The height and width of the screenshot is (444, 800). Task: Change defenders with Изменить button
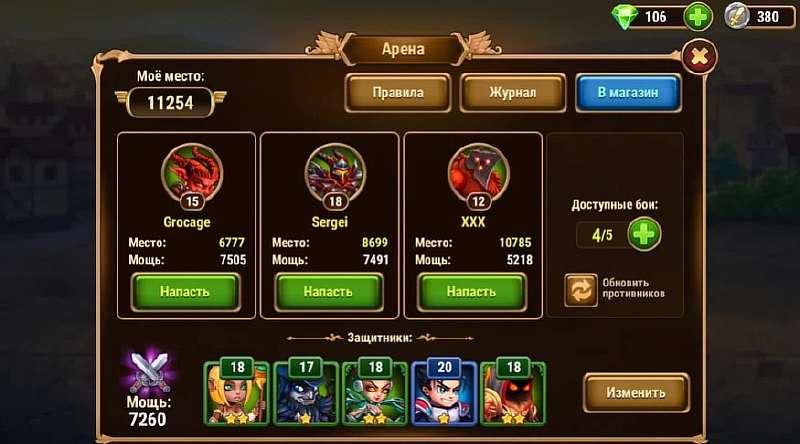point(637,392)
